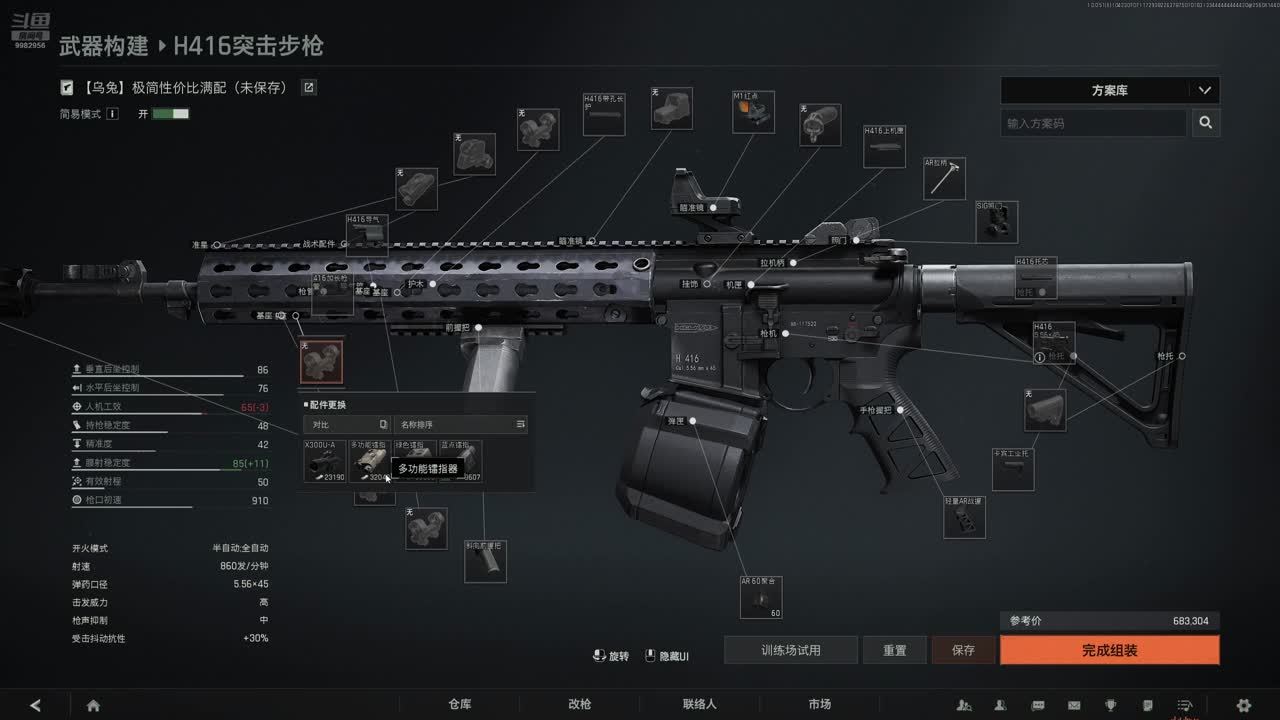Click the 完成组装 finish assembly button
Viewport: 1280px width, 720px height.
click(x=1109, y=650)
